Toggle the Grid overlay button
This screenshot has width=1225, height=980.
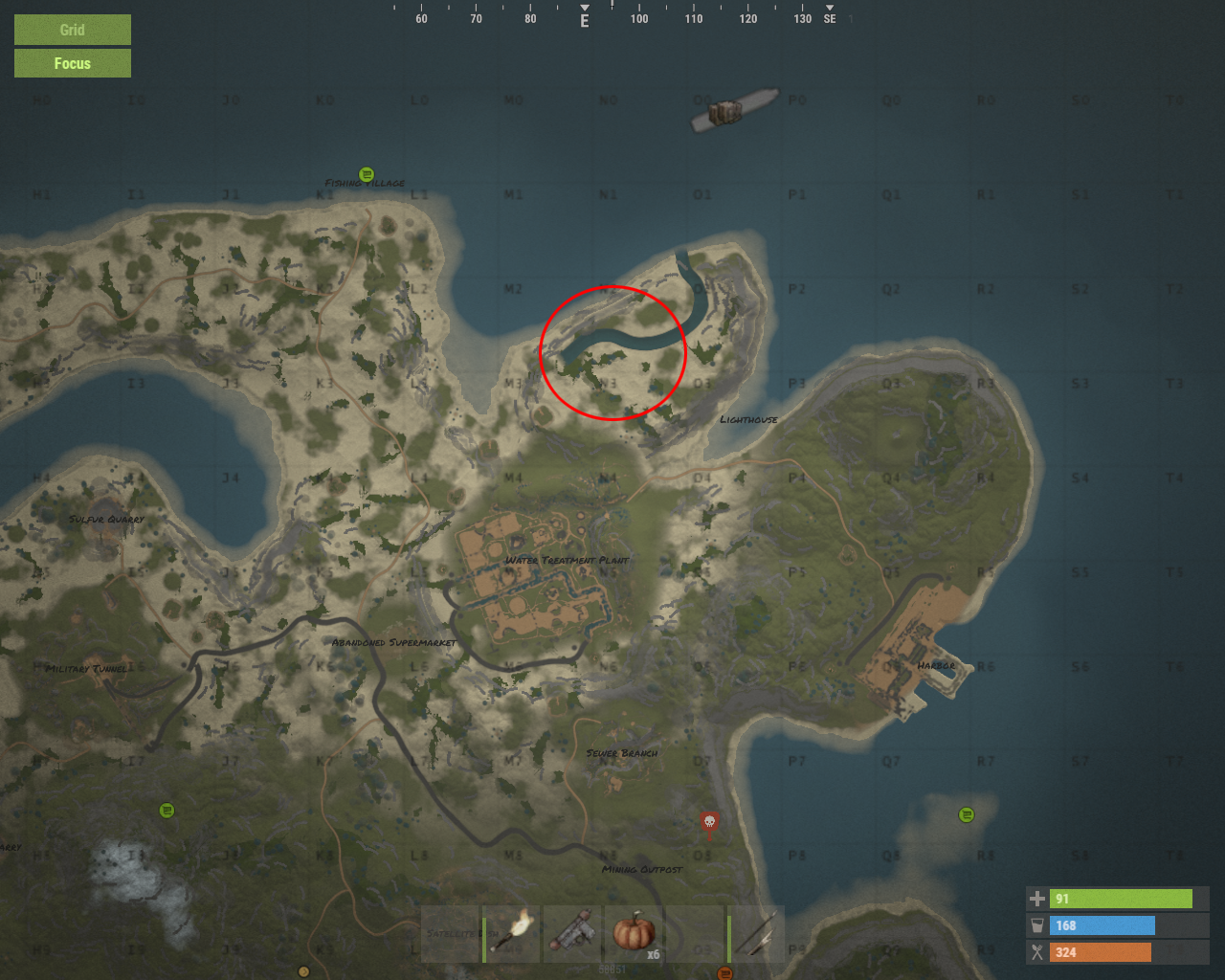coord(72,30)
